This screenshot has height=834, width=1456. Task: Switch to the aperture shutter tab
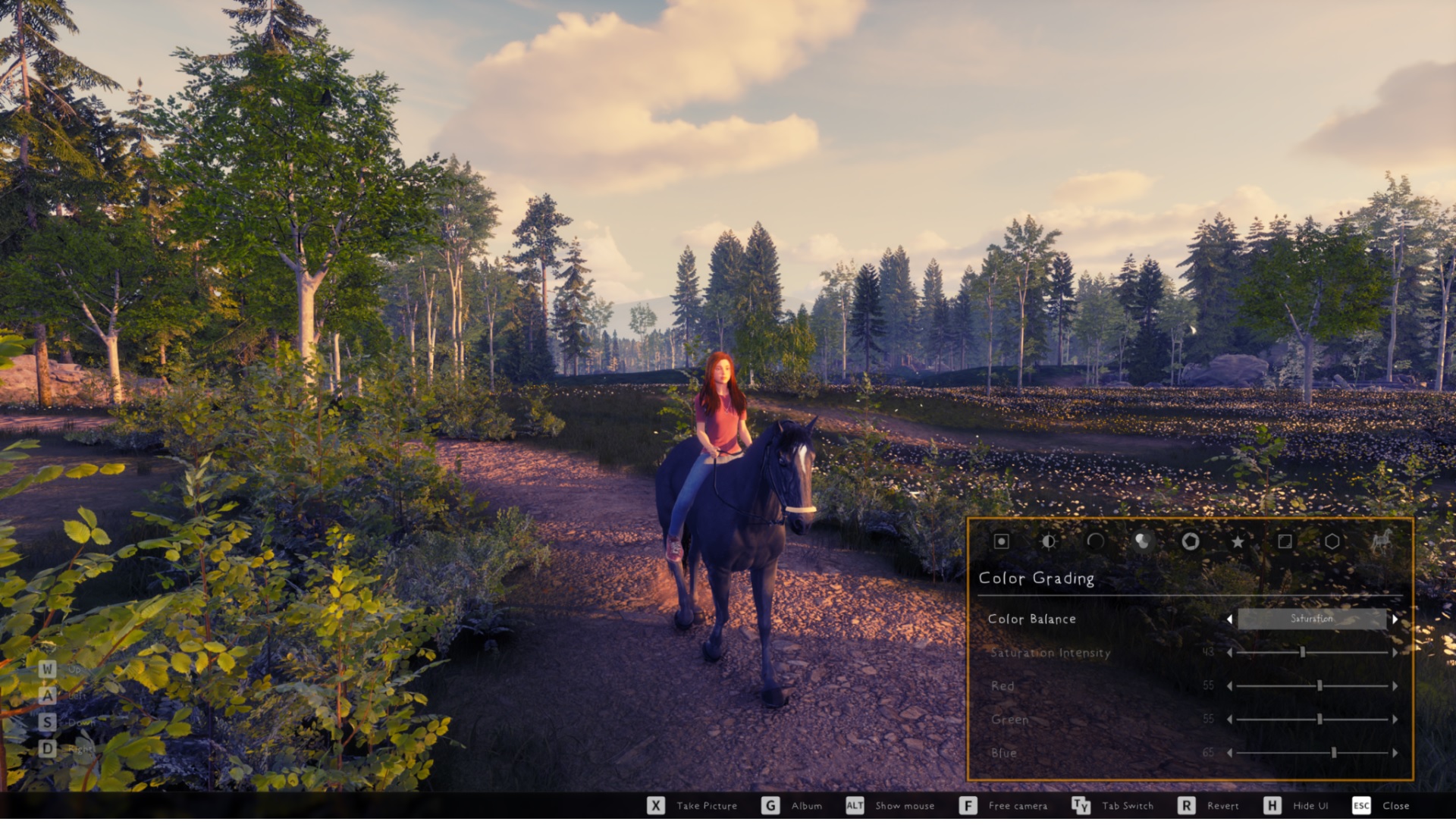pos(1190,541)
